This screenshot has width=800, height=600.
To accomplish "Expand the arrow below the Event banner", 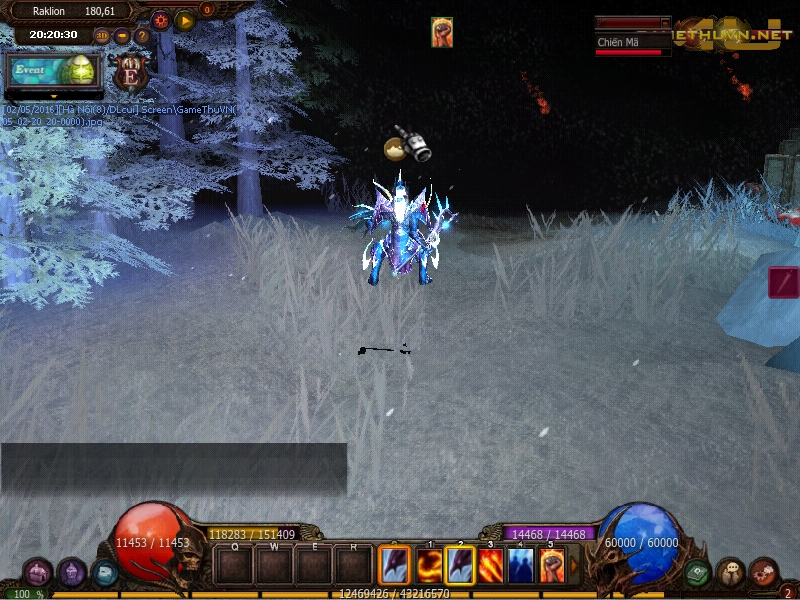I will coord(54,96).
